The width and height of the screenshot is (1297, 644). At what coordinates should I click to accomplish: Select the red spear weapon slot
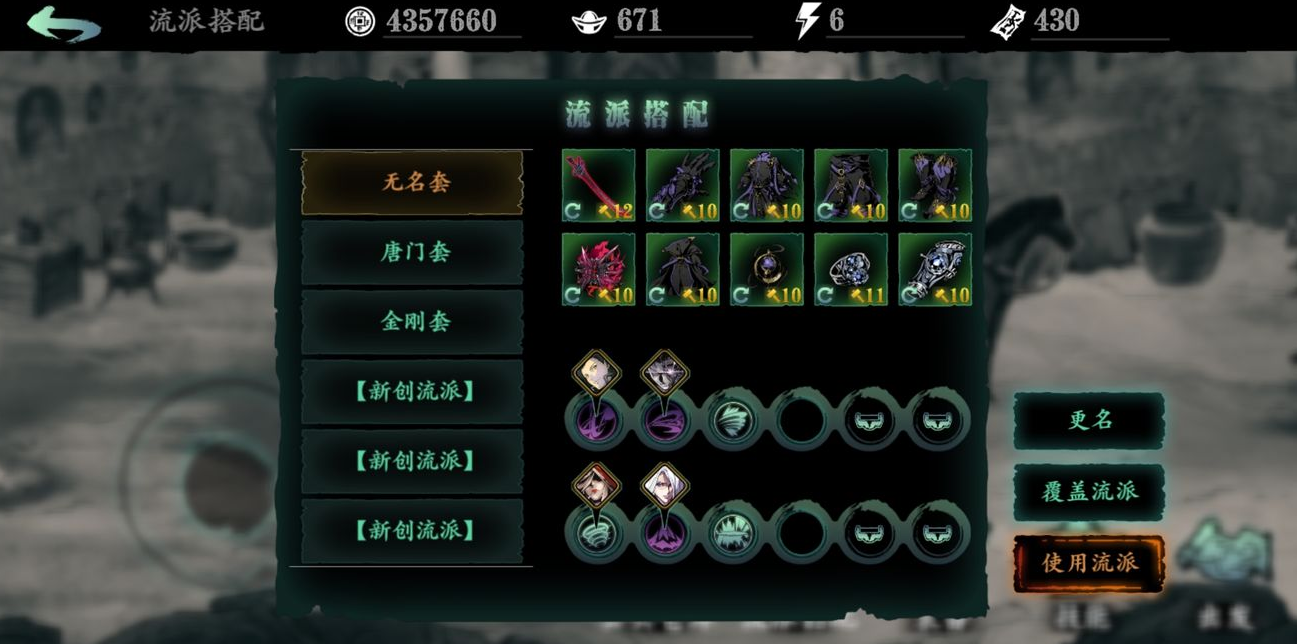(598, 185)
